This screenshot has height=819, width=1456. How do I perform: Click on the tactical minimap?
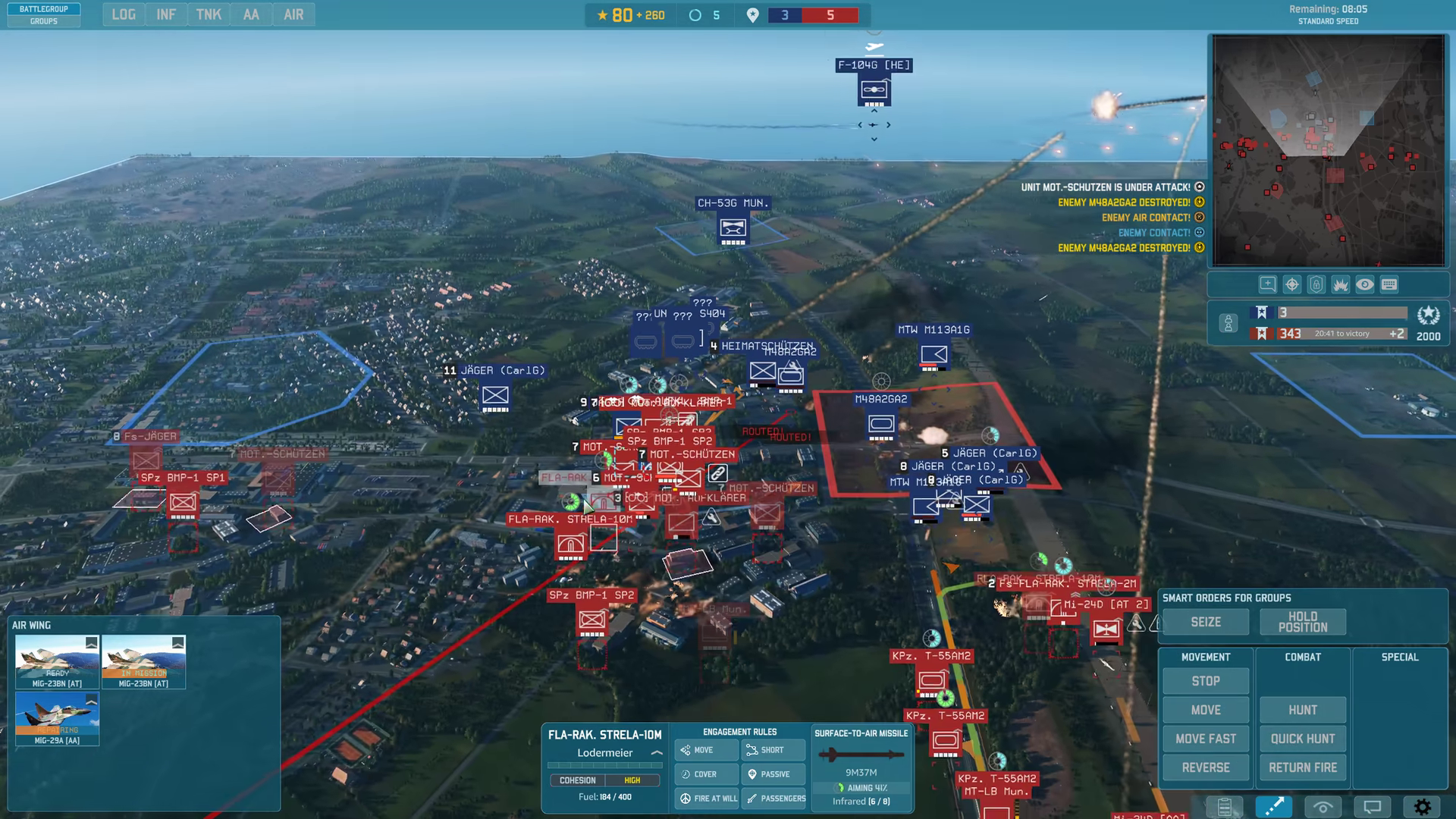click(1328, 150)
